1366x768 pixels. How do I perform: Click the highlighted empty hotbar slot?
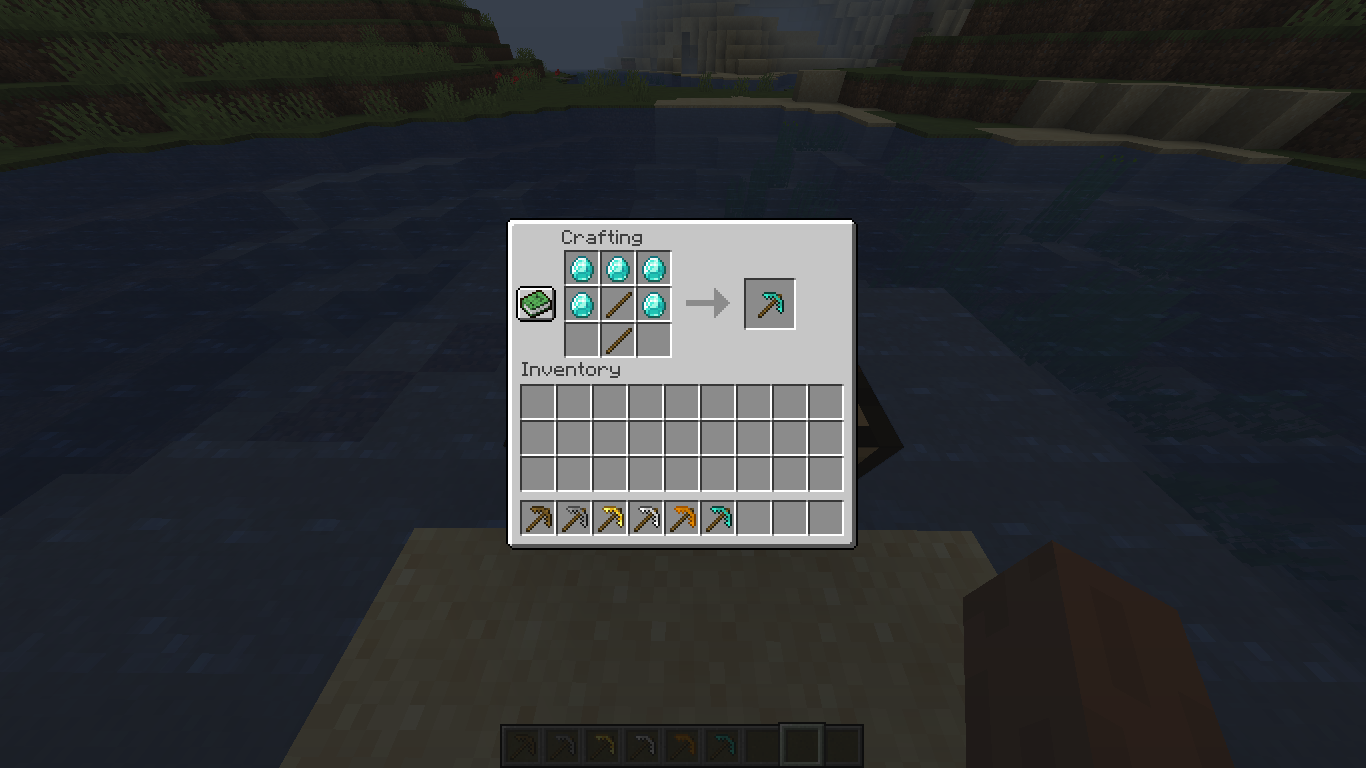click(x=801, y=742)
